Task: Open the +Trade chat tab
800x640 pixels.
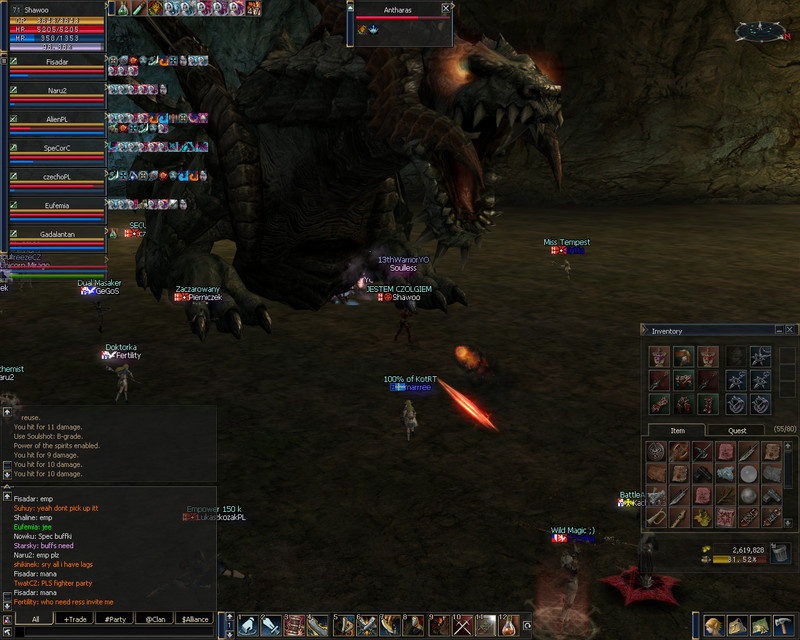Action: click(x=75, y=619)
